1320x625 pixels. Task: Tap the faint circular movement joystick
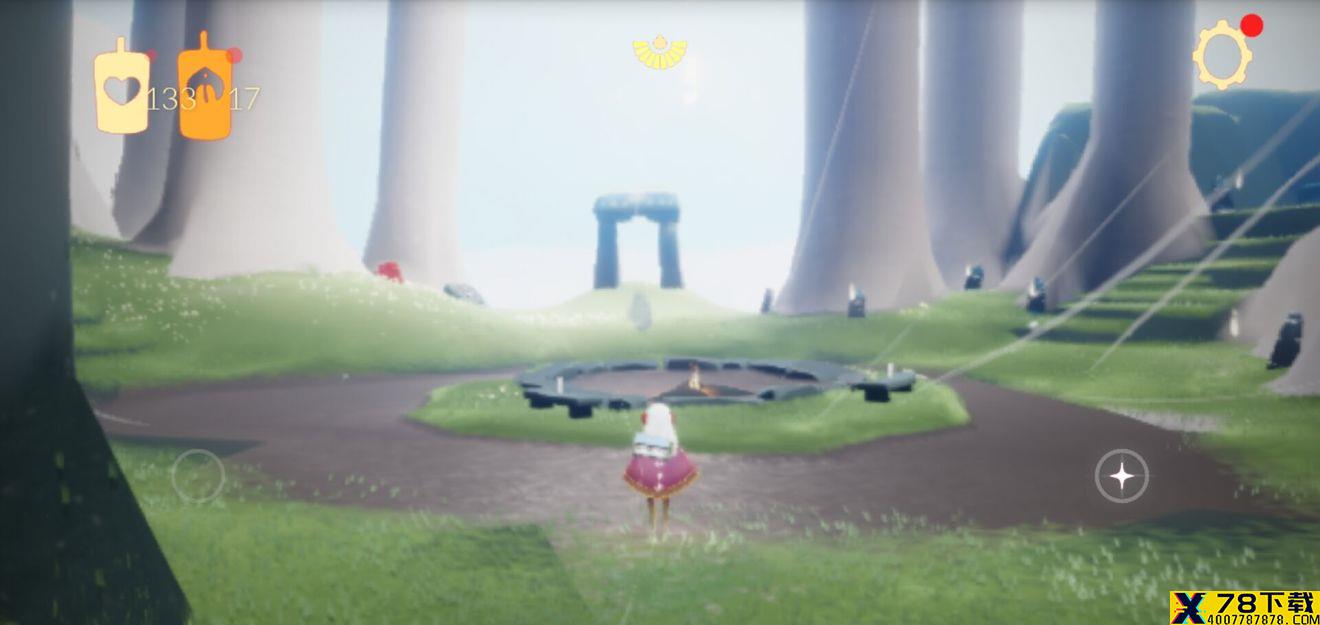(x=198, y=476)
